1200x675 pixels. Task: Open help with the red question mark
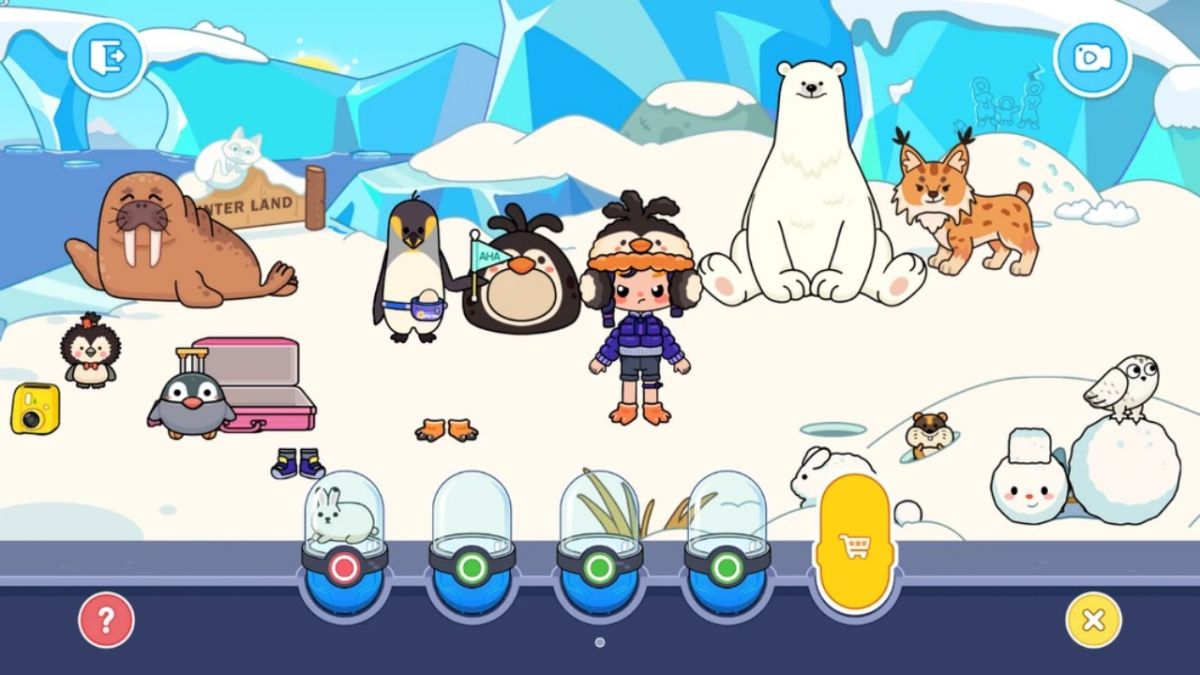pos(105,620)
